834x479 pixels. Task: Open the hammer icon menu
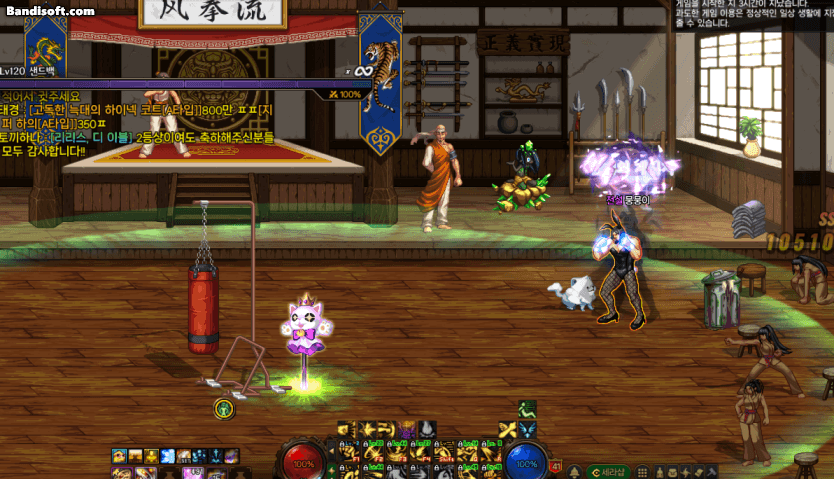pos(713,471)
